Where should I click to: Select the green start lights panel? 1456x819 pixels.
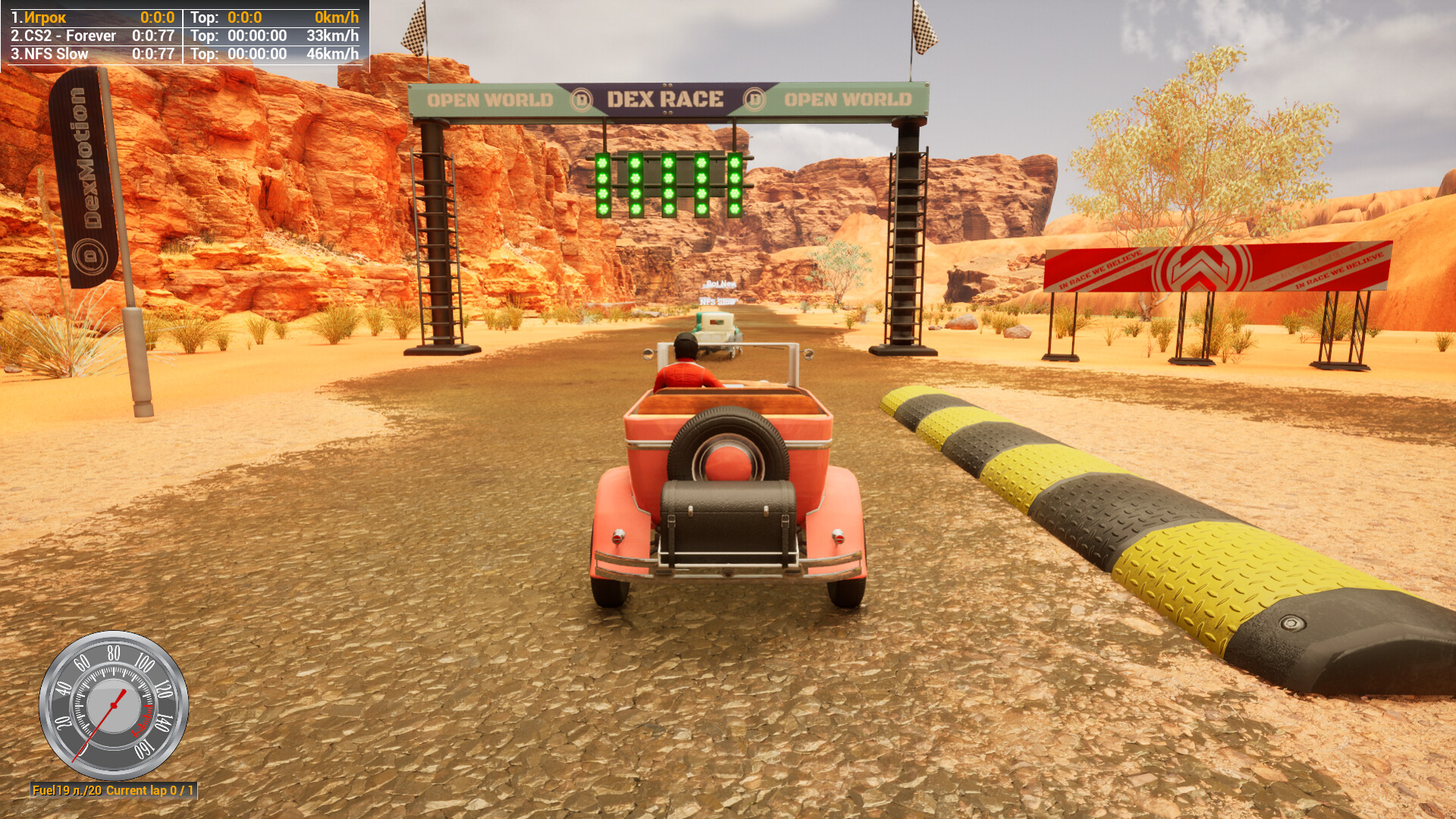[667, 184]
